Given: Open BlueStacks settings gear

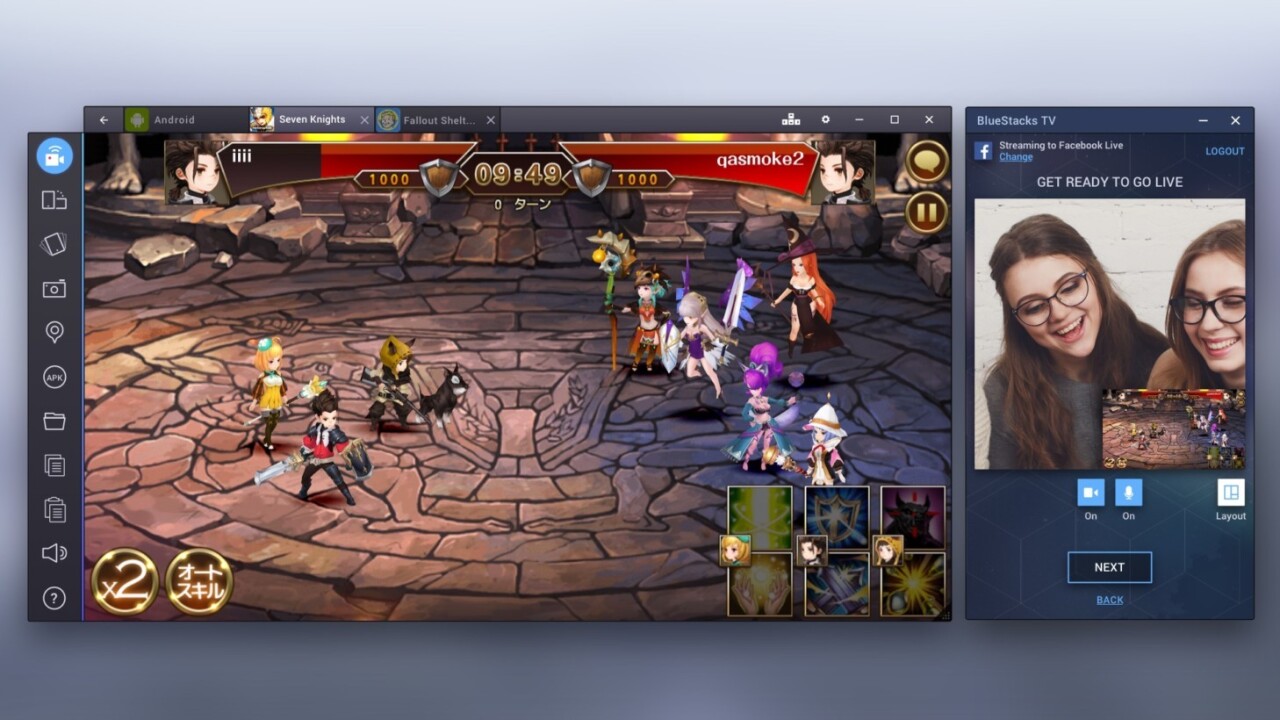Looking at the screenshot, I should (826, 119).
